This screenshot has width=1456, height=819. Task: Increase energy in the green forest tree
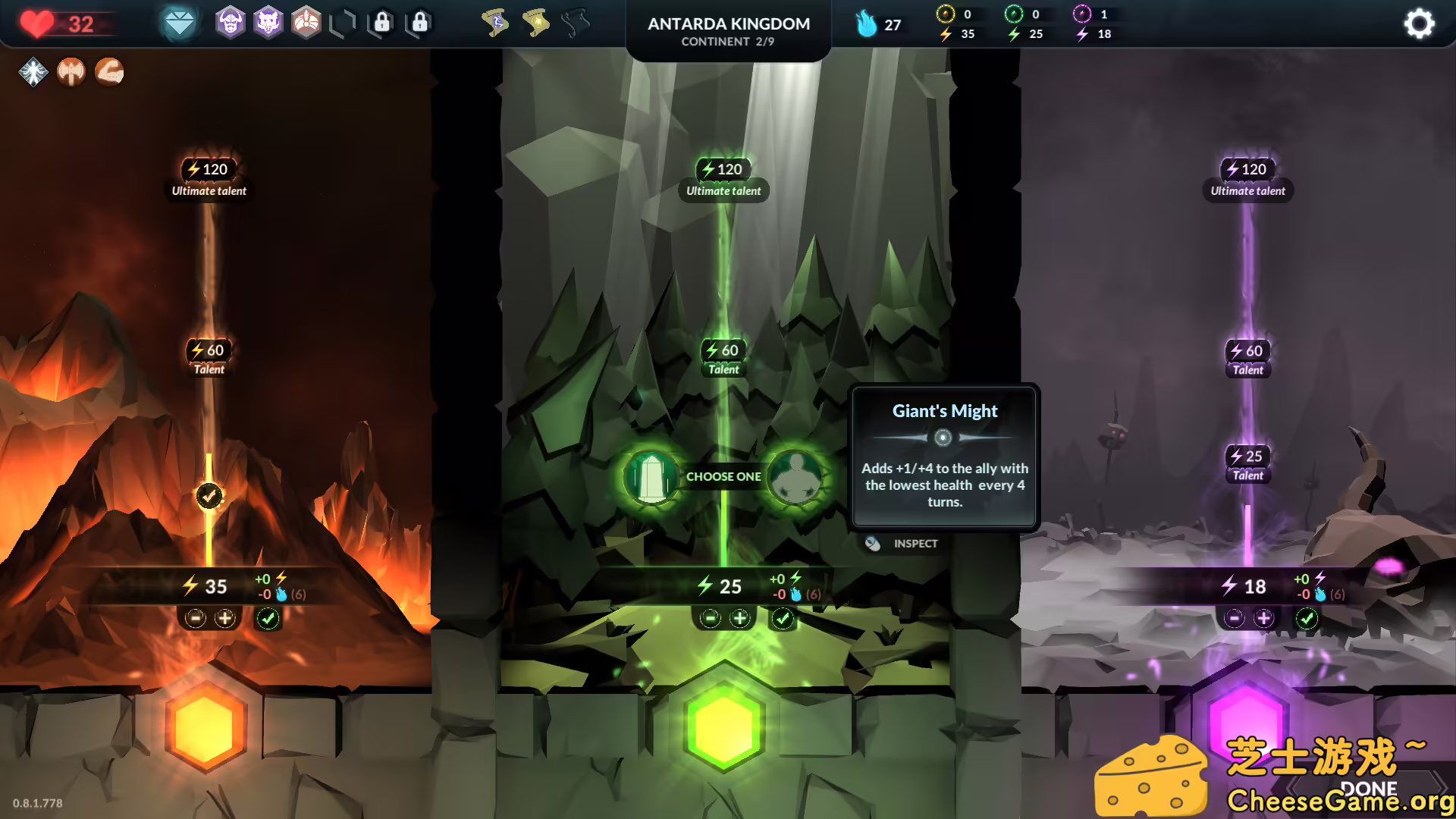click(x=739, y=619)
